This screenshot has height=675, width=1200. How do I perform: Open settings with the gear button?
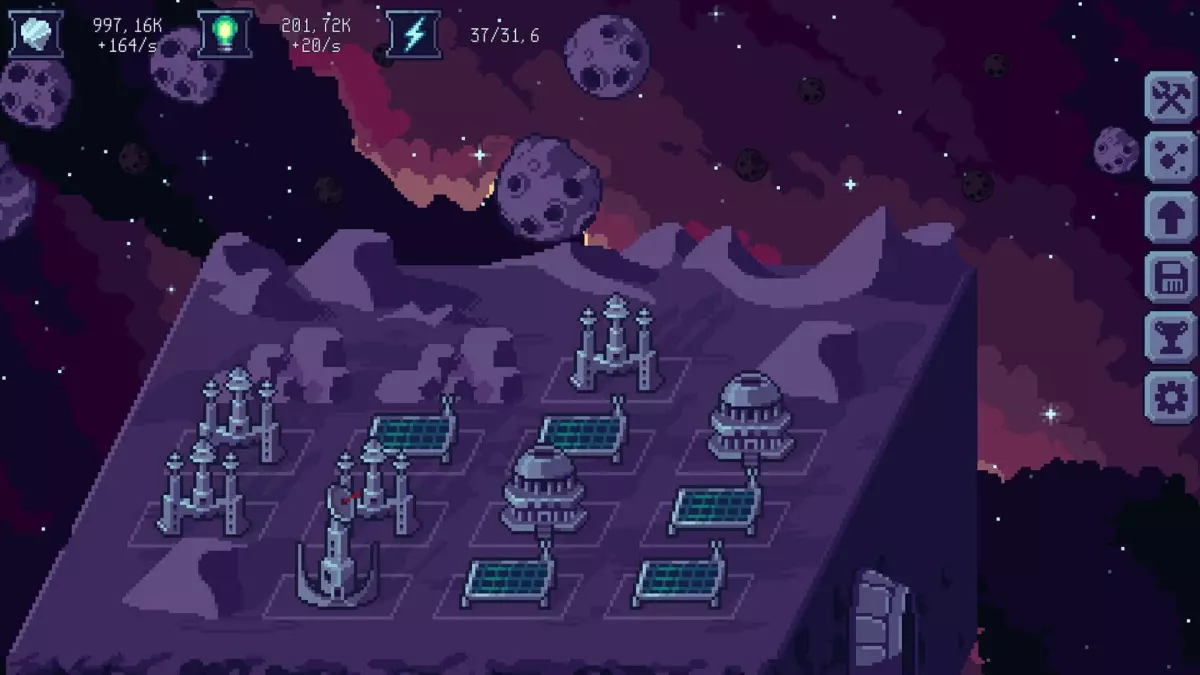coord(1169,397)
